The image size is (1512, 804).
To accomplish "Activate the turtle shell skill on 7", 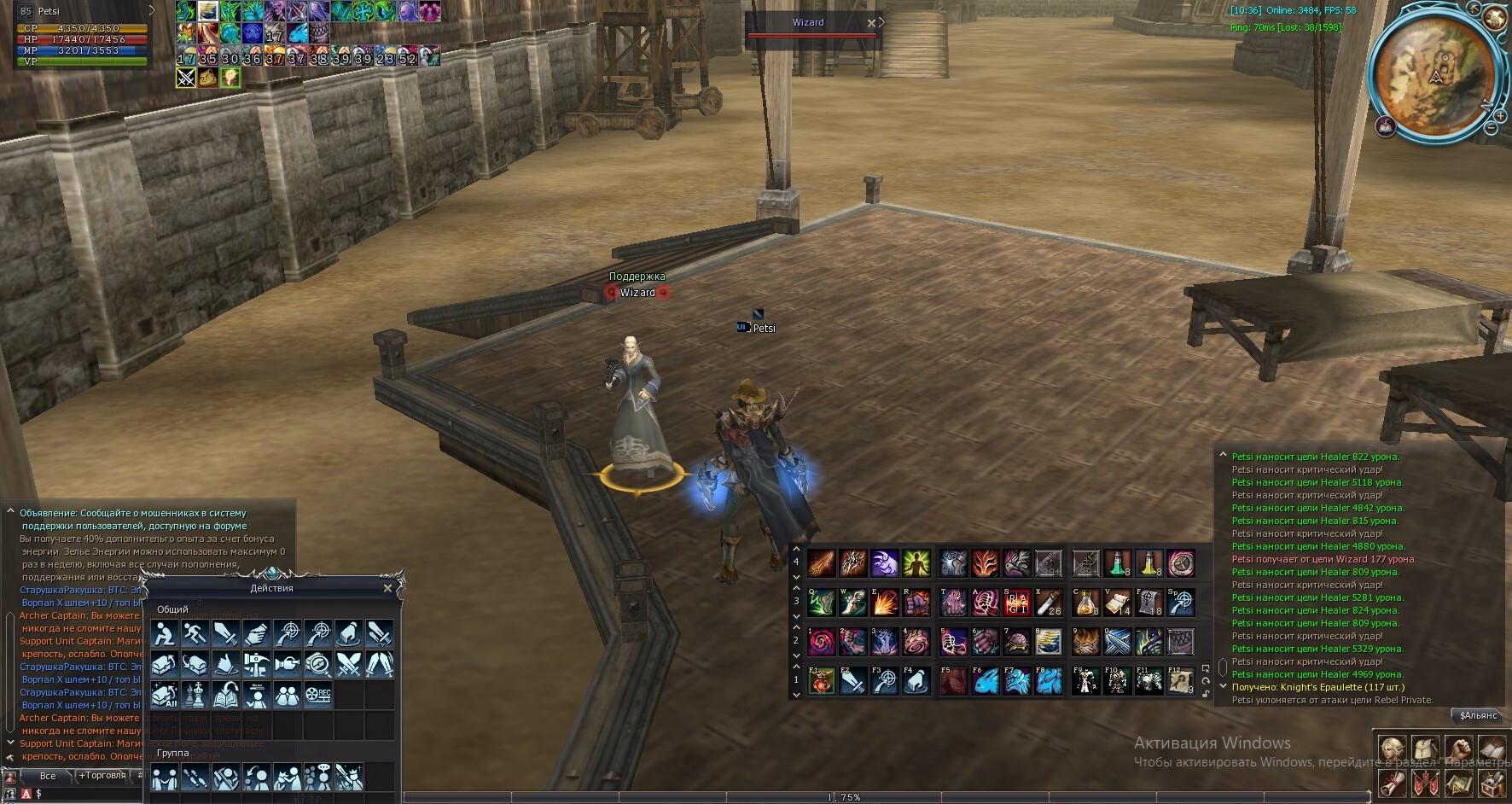I will 1017,642.
